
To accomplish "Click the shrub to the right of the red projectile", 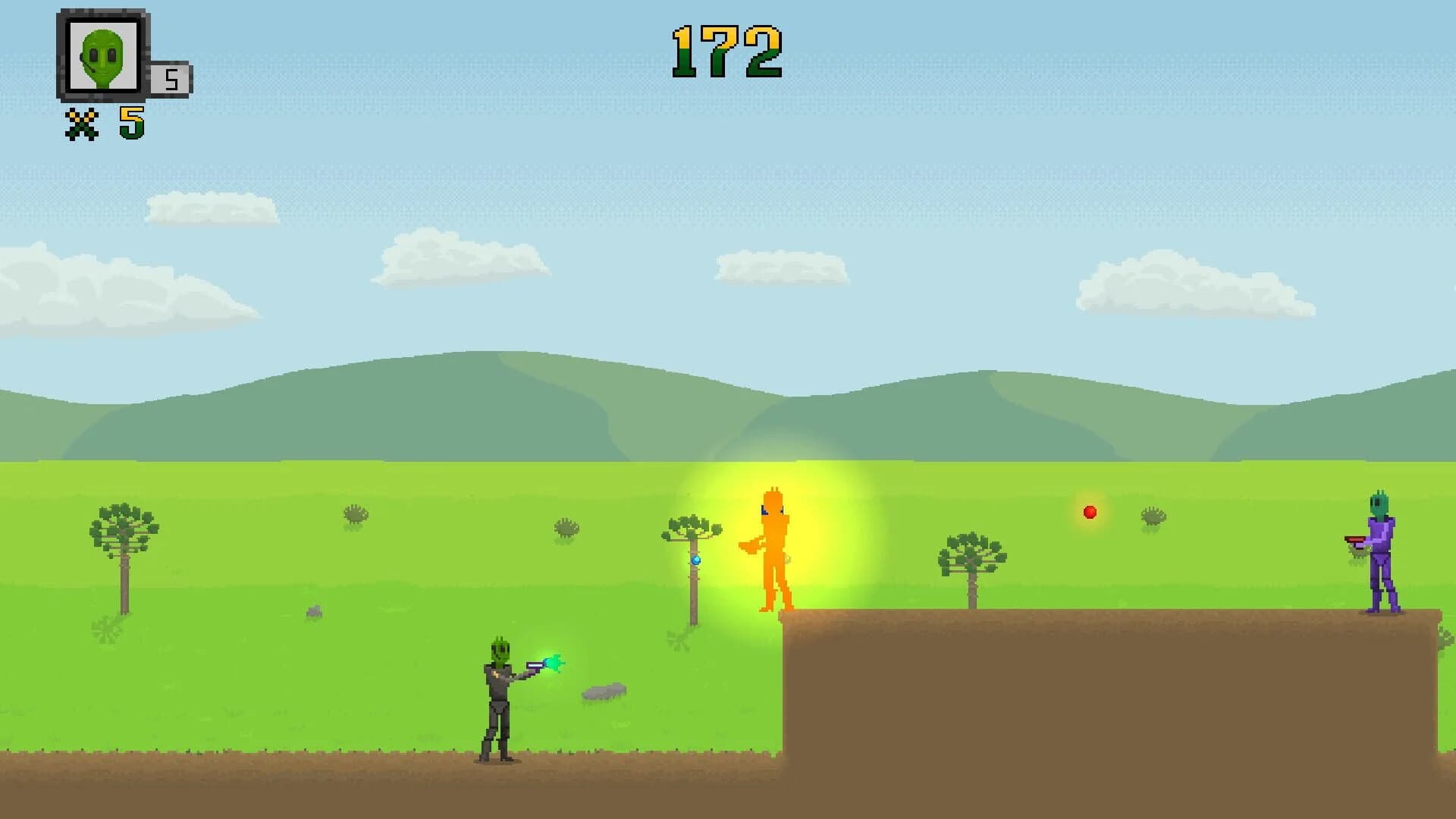I will [1155, 516].
